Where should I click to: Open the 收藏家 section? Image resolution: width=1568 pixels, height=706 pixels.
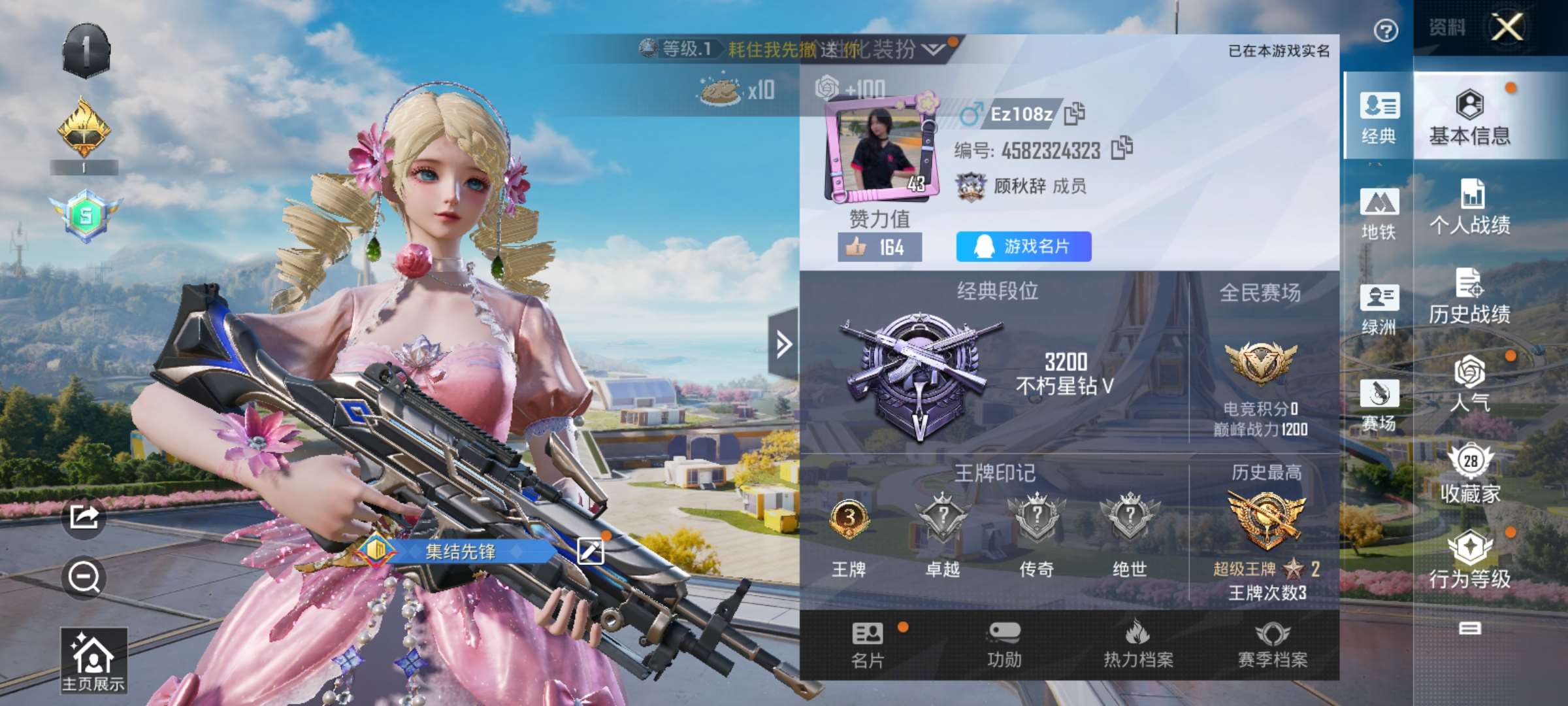coord(1470,475)
